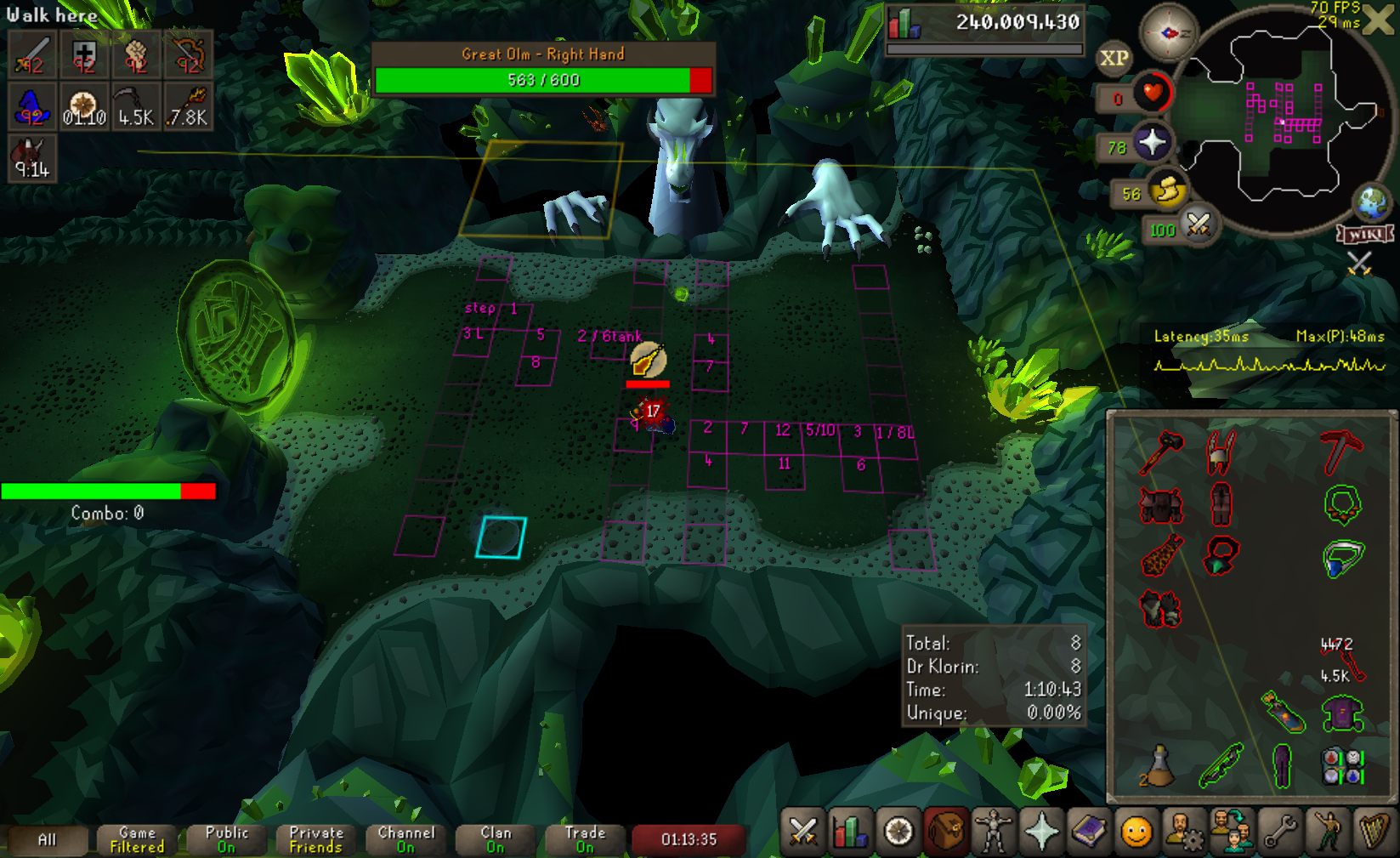Face north using the compass
The width and height of the screenshot is (1400, 858).
[x=1168, y=33]
